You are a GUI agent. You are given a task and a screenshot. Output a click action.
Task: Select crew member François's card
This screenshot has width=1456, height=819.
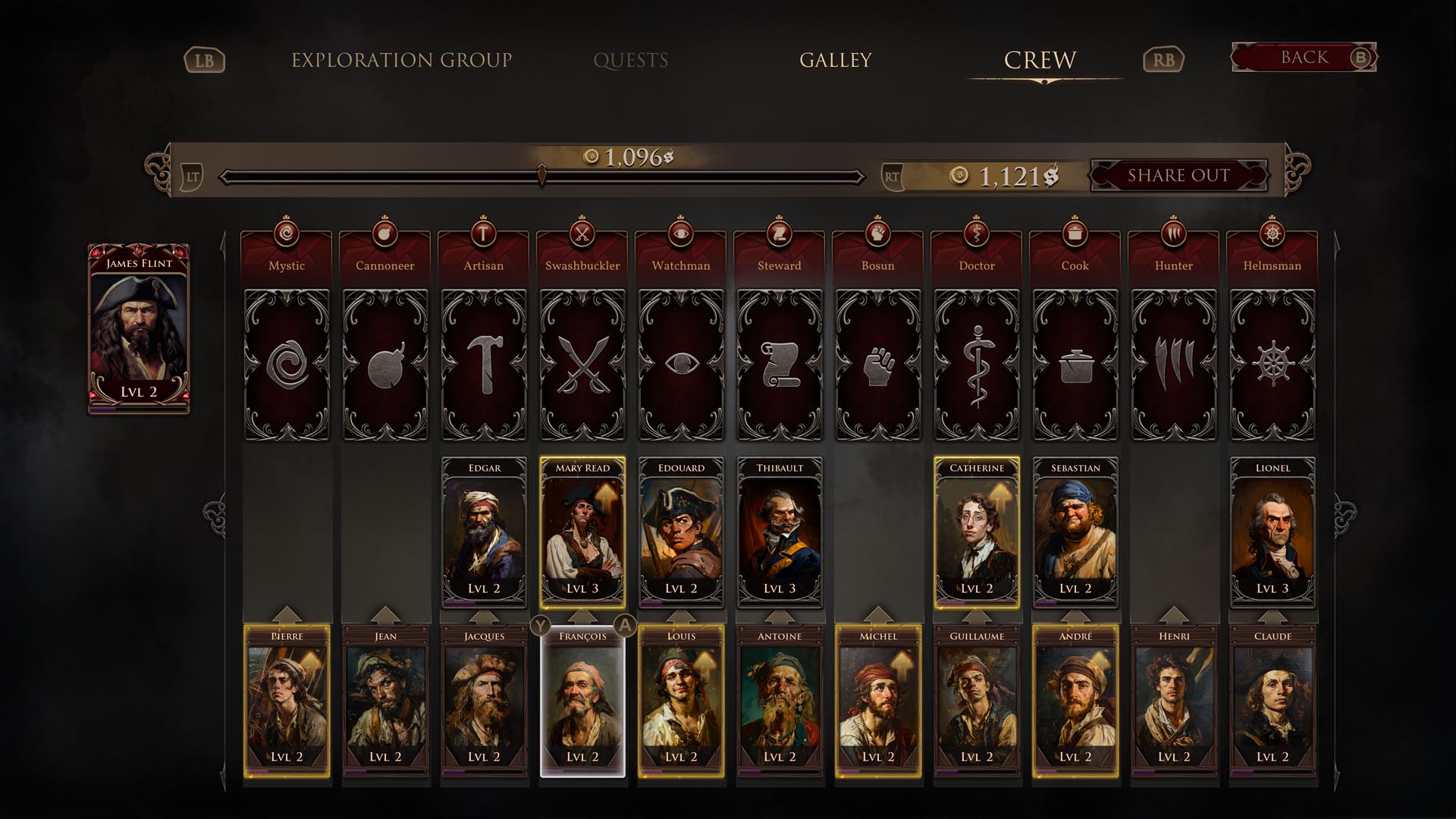[582, 700]
